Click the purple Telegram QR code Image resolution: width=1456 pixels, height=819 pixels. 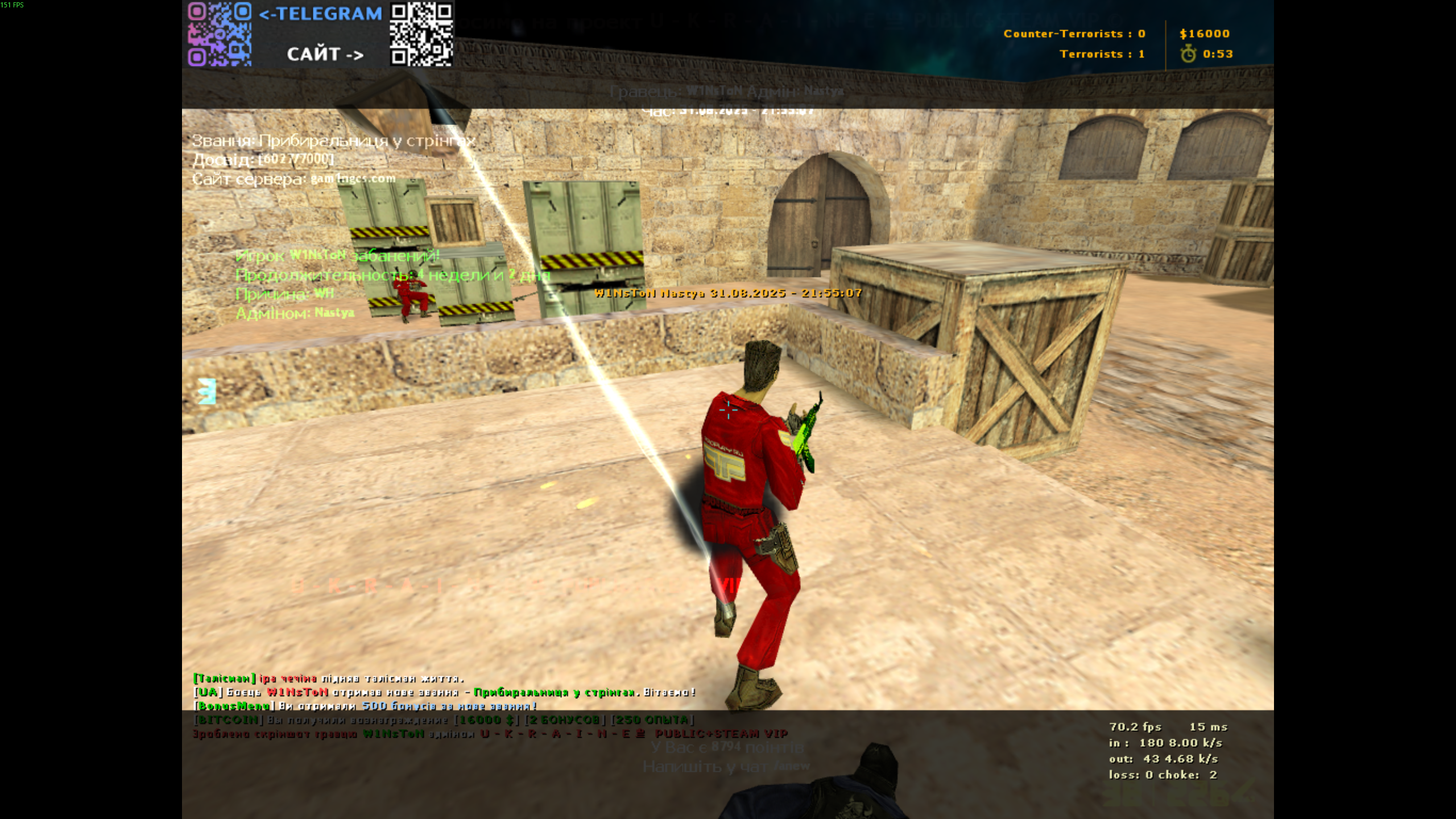click(x=220, y=34)
